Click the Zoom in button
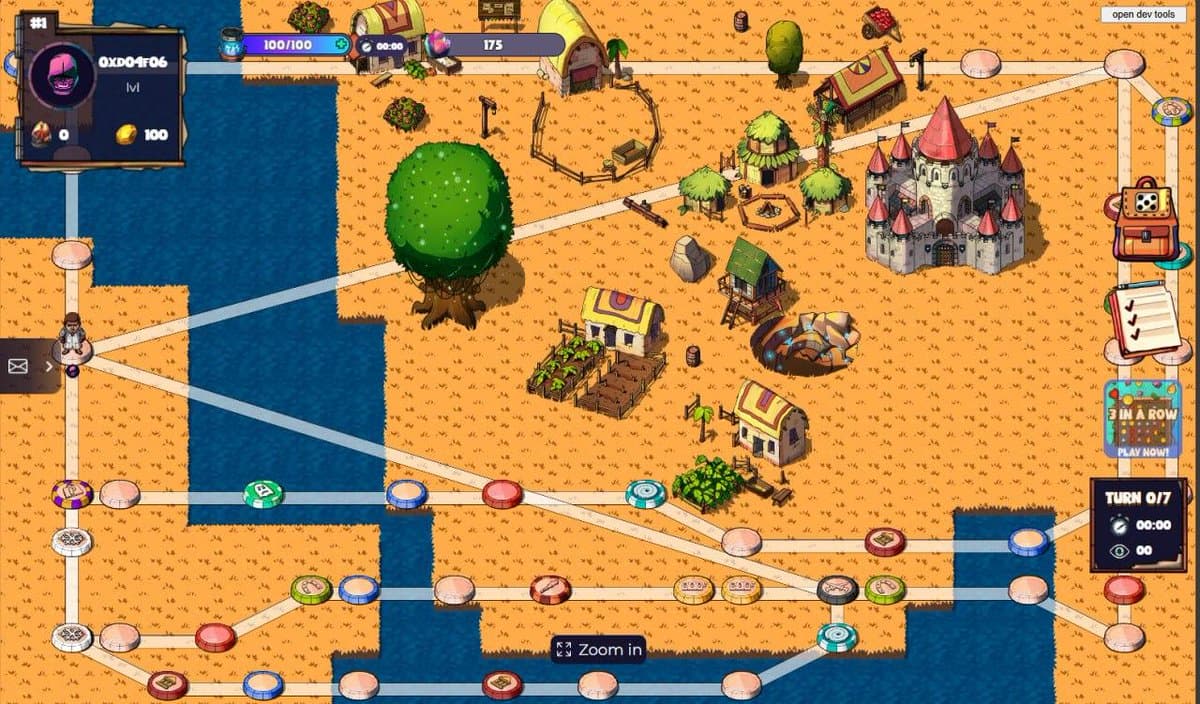1200x704 pixels. coord(599,650)
